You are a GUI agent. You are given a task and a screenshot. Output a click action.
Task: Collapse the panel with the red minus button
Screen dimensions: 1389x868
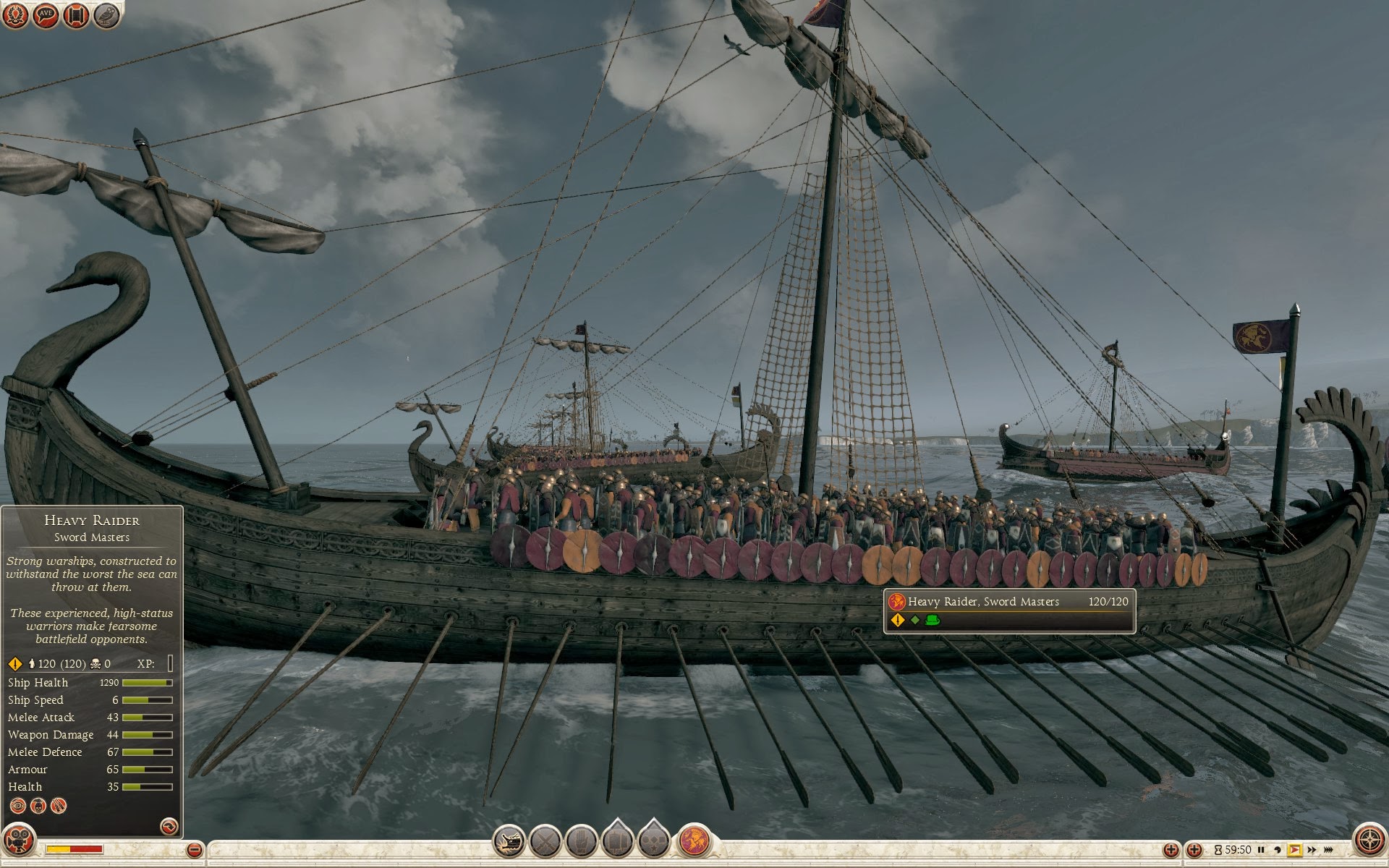(194, 850)
